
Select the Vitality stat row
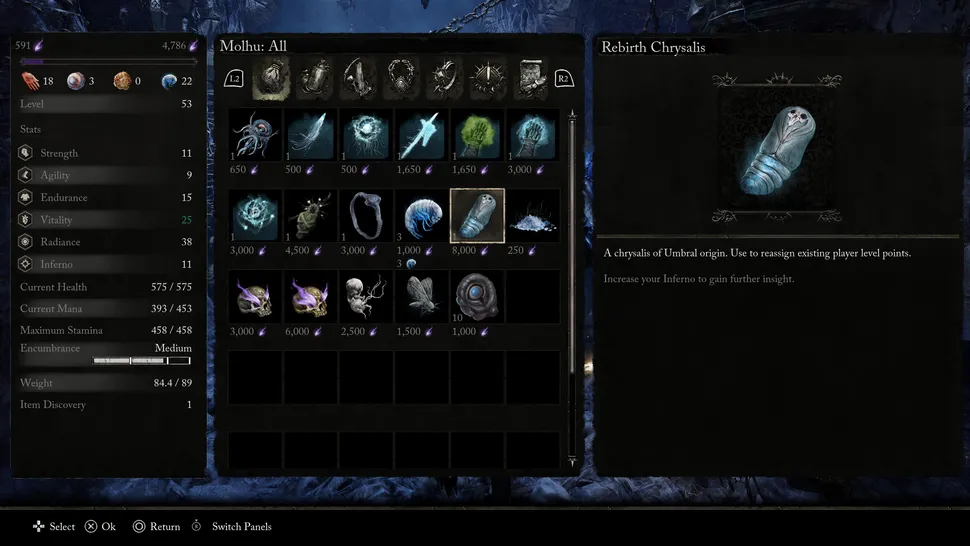[x=105, y=220]
